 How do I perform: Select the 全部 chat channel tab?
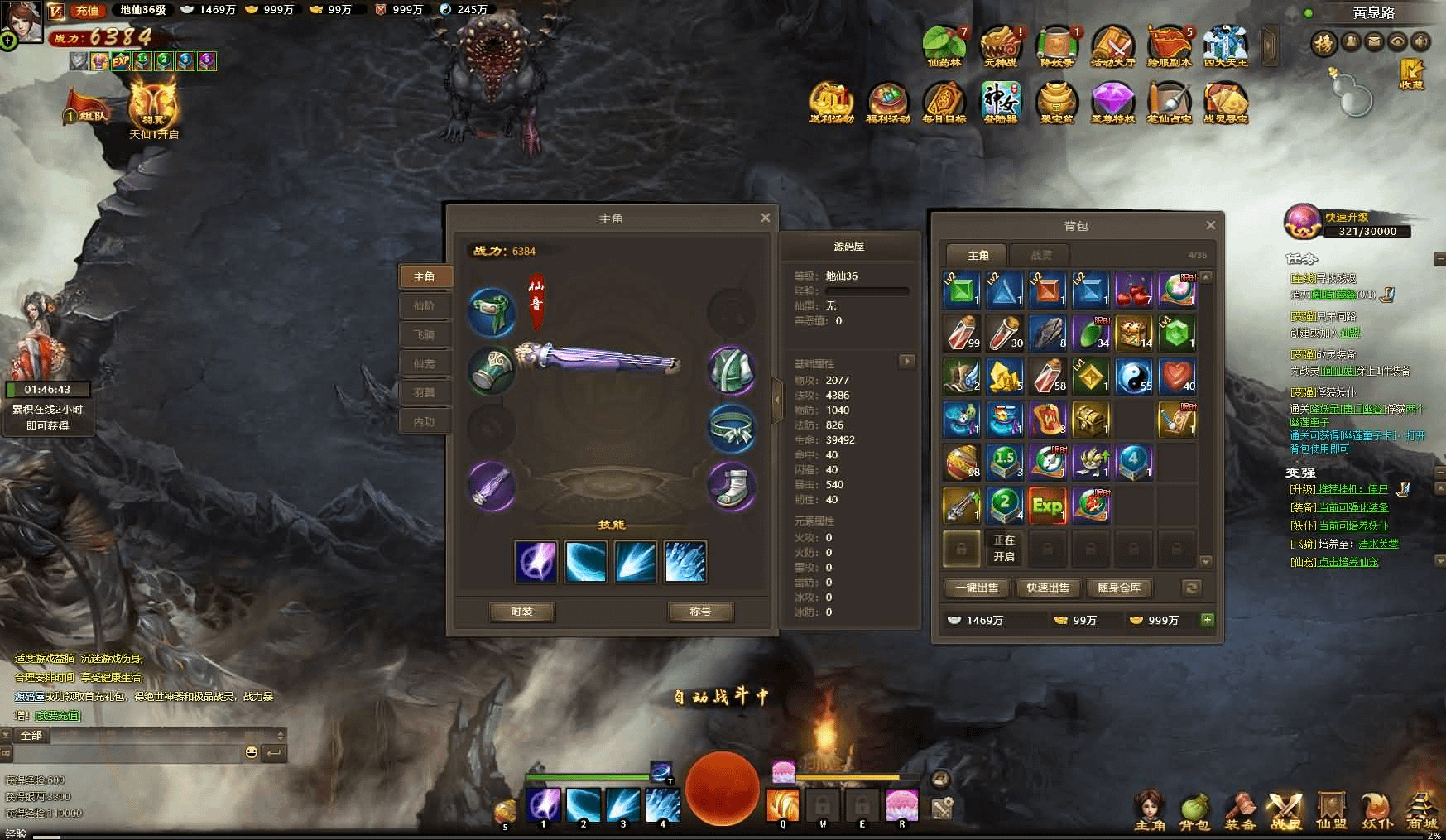click(31, 735)
